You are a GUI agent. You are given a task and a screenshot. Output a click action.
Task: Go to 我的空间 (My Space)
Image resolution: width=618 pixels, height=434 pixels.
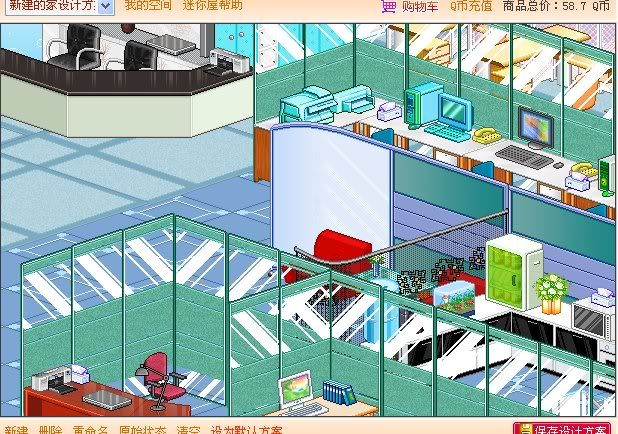[146, 5]
